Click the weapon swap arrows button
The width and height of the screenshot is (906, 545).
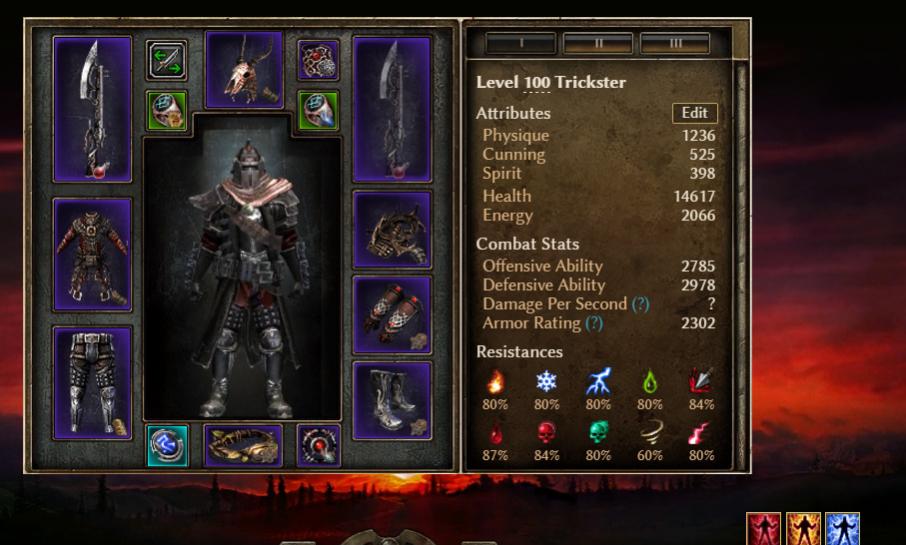click(167, 60)
